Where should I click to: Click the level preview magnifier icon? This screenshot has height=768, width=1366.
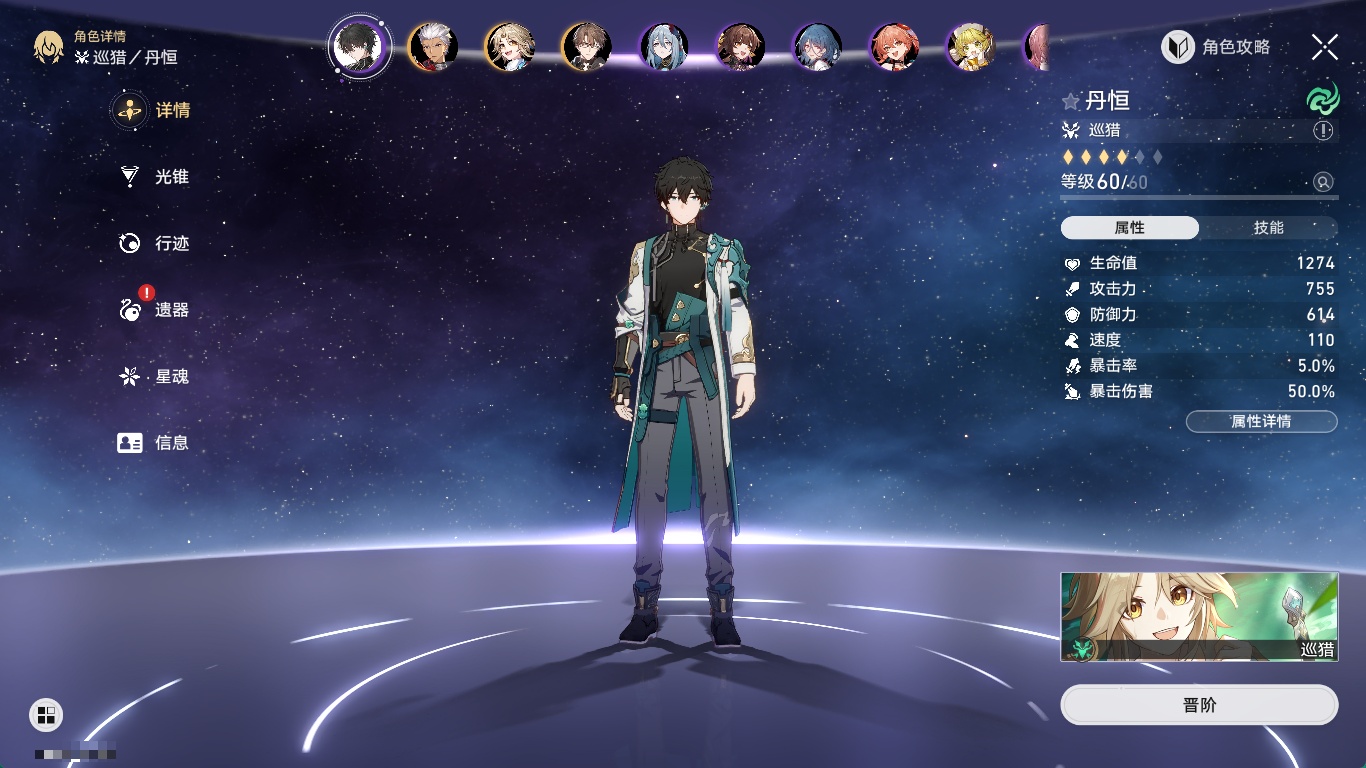[x=1323, y=182]
